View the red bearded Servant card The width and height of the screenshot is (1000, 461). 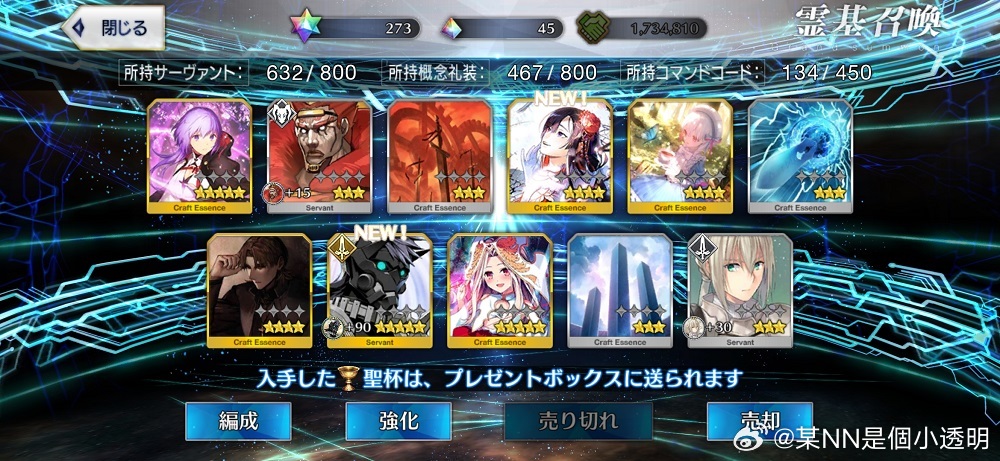point(320,156)
